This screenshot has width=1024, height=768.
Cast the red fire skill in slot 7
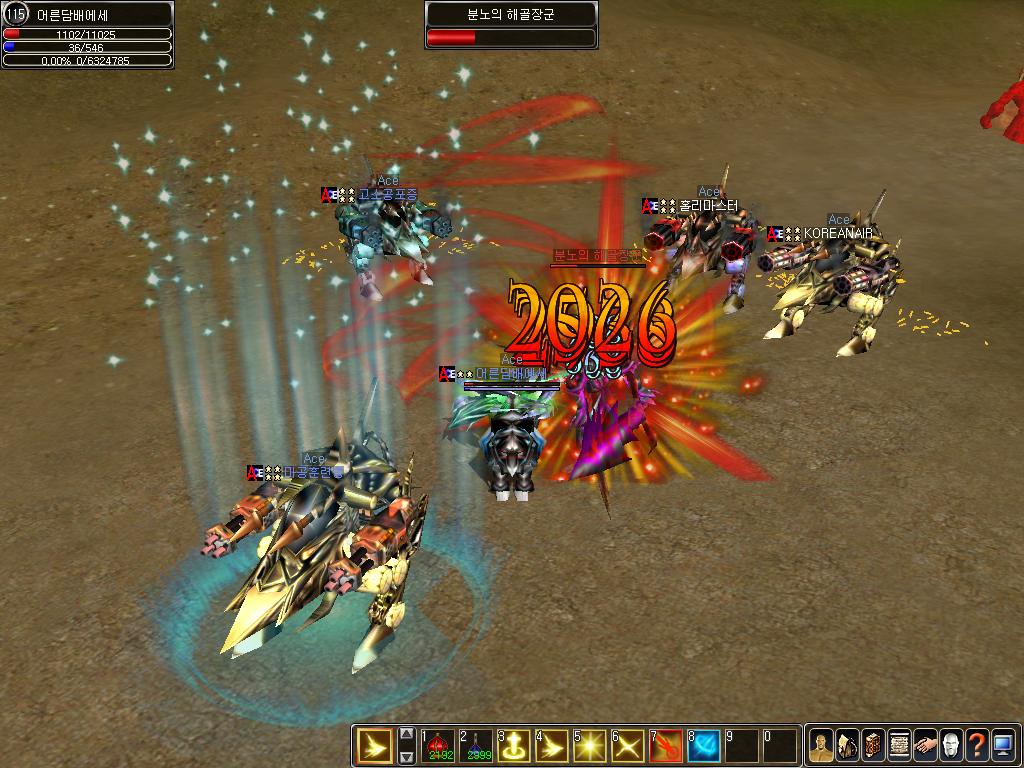click(x=666, y=746)
